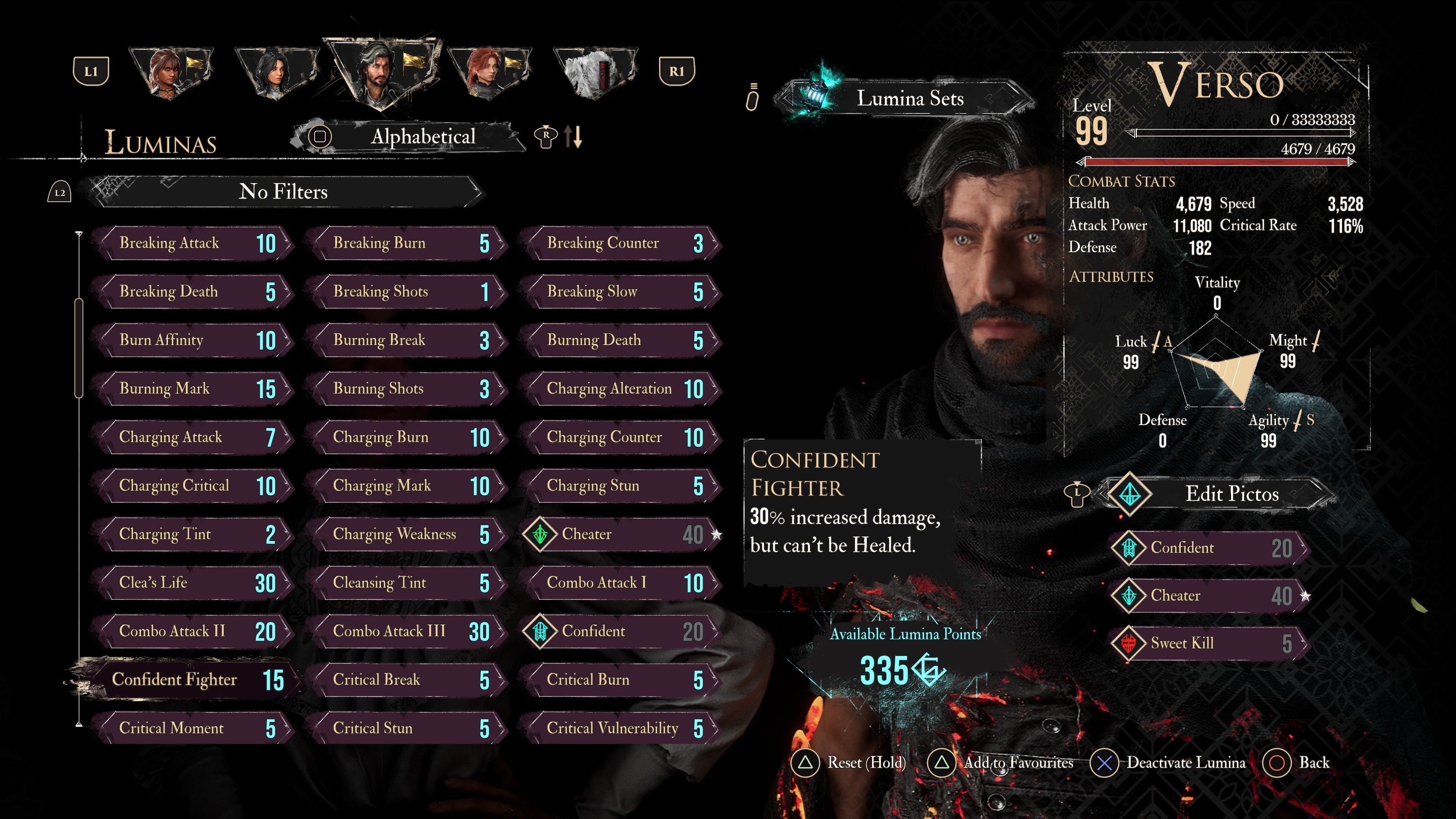Open the No Filters selector
The width and height of the screenshot is (1456, 819).
coord(282,192)
